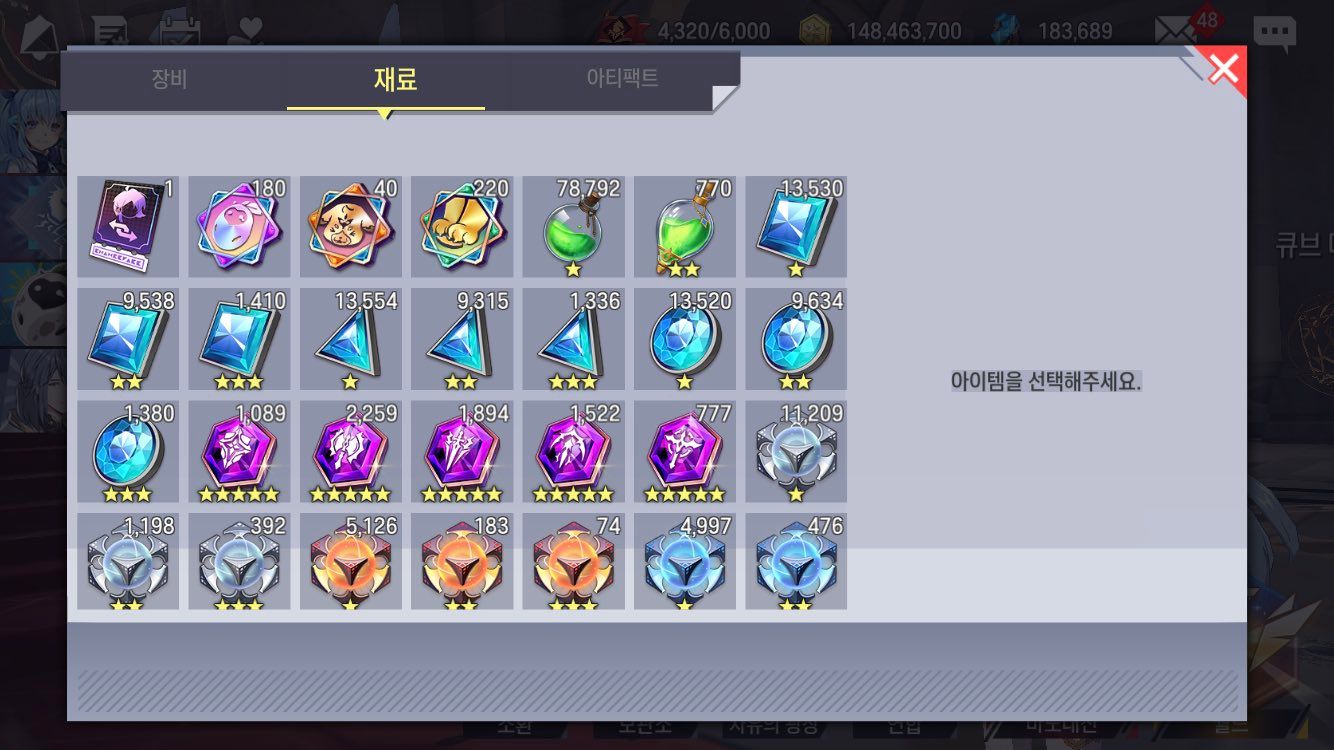Viewport: 1334px width, 750px height.
Task: Open the 아티팩트 tab
Action: click(x=622, y=79)
